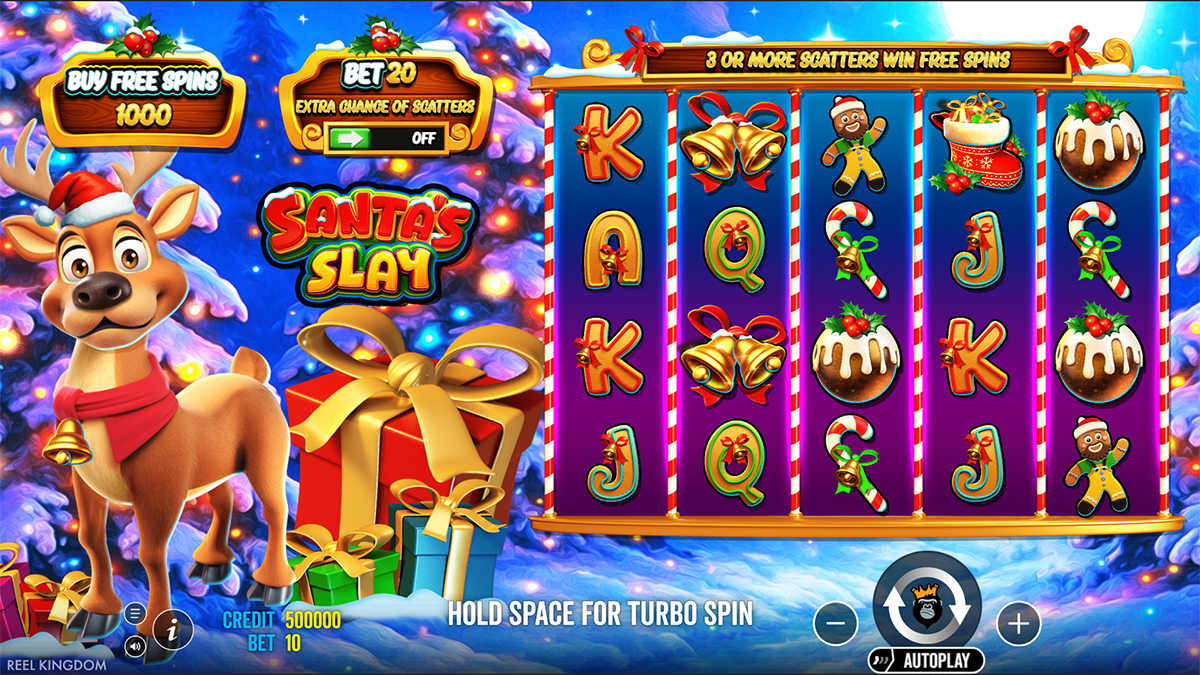Decrease the bet with the minus button

[x=836, y=624]
